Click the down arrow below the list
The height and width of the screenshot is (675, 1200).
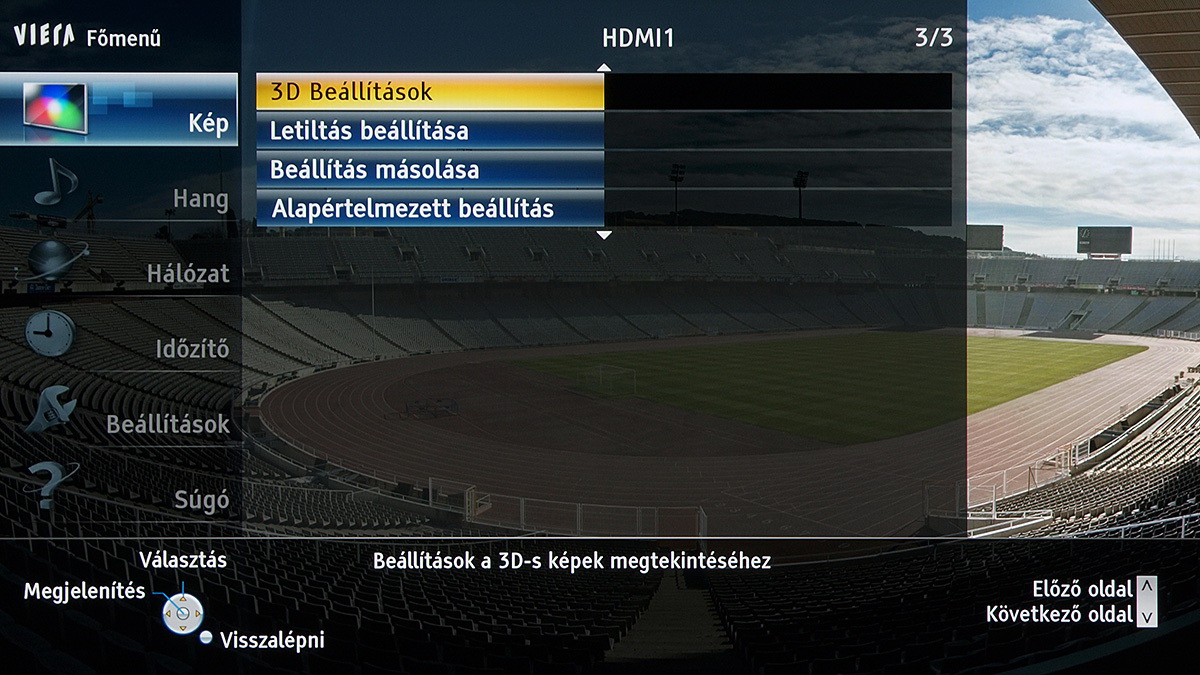click(603, 235)
